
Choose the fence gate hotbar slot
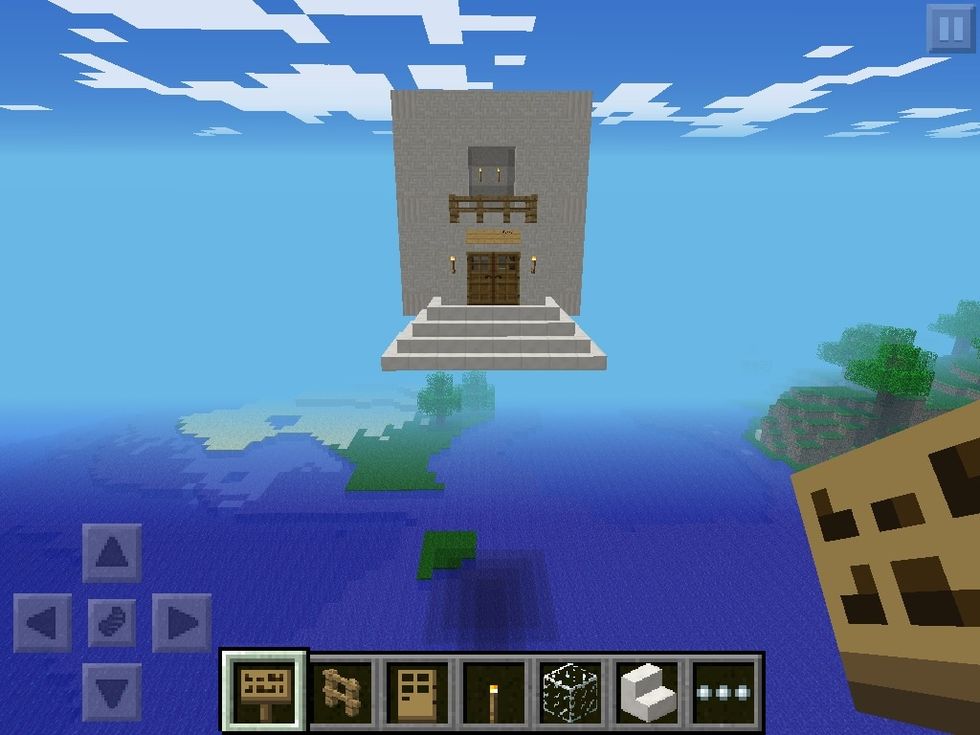pos(341,689)
